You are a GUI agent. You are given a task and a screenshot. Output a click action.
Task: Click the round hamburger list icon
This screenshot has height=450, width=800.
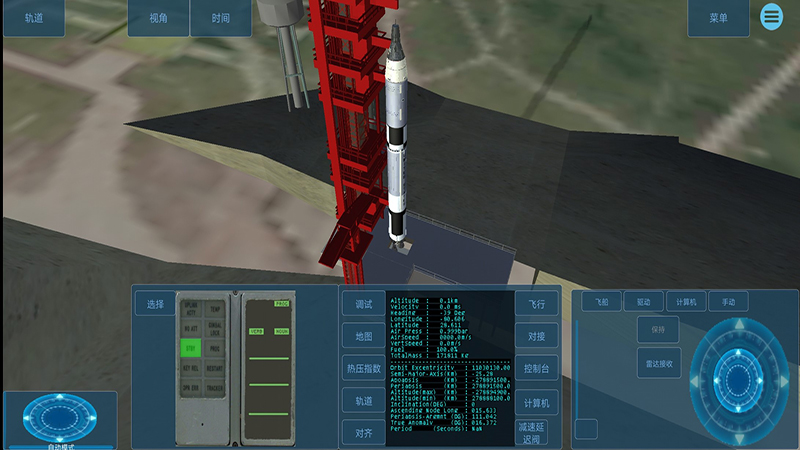tap(771, 17)
